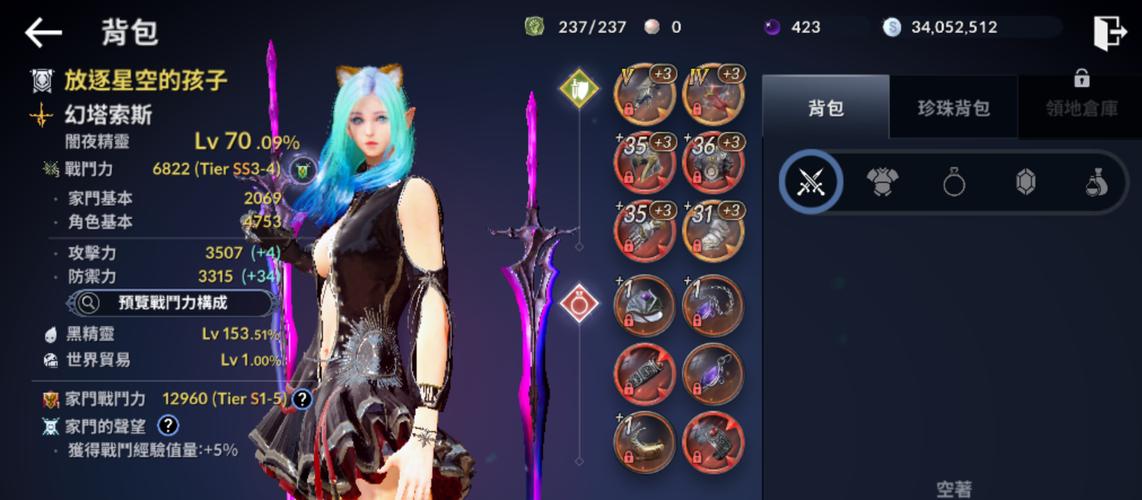Switch to the 珍珠背包 tab
This screenshot has width=1142, height=500.
(x=953, y=108)
